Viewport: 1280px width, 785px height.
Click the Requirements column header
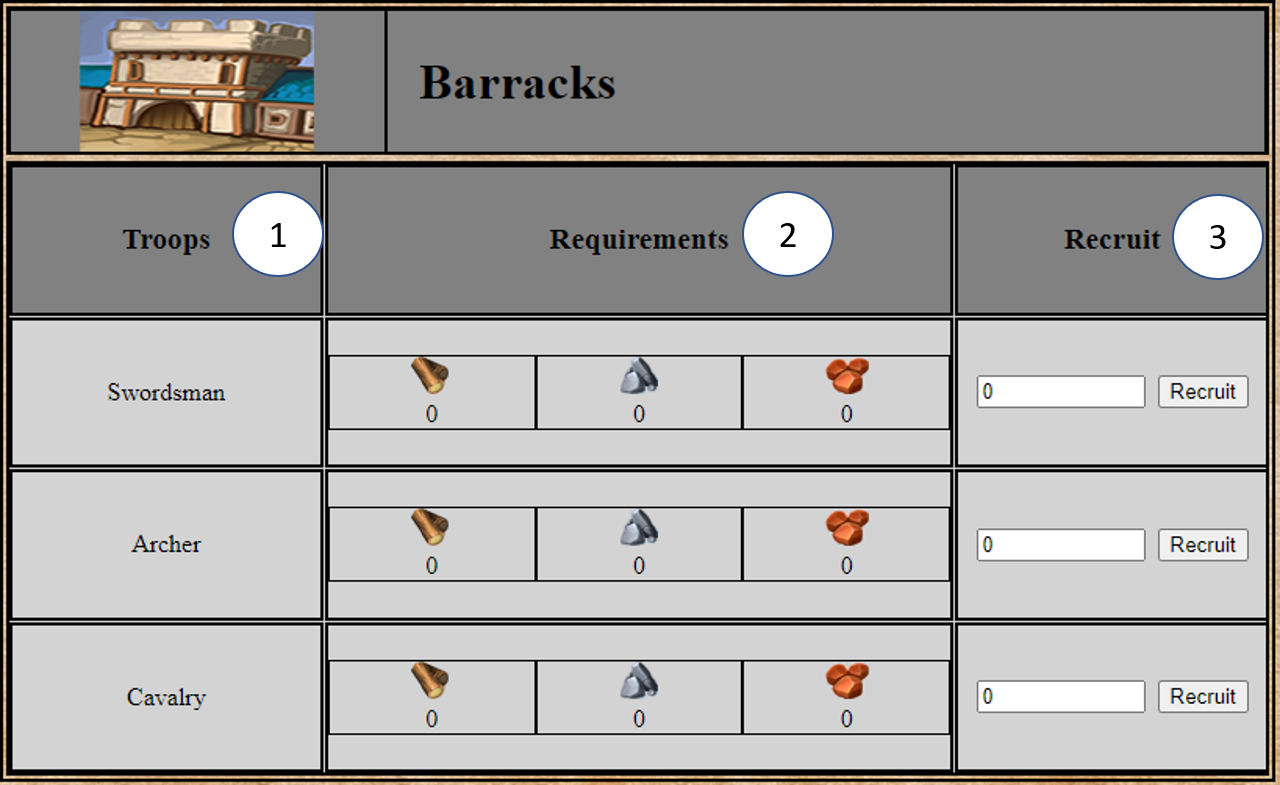[638, 239]
